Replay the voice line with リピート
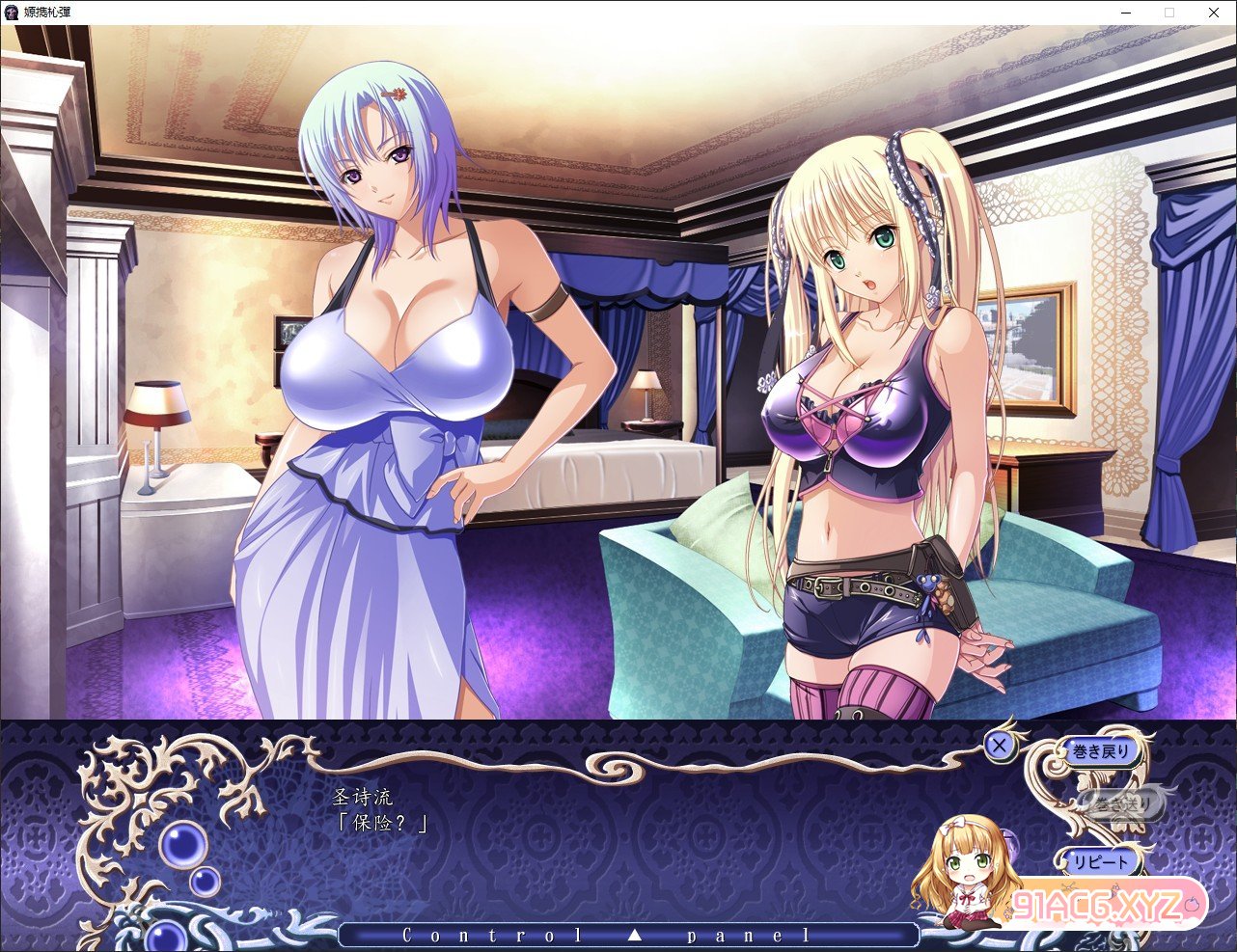The image size is (1237, 952). pos(1101,860)
